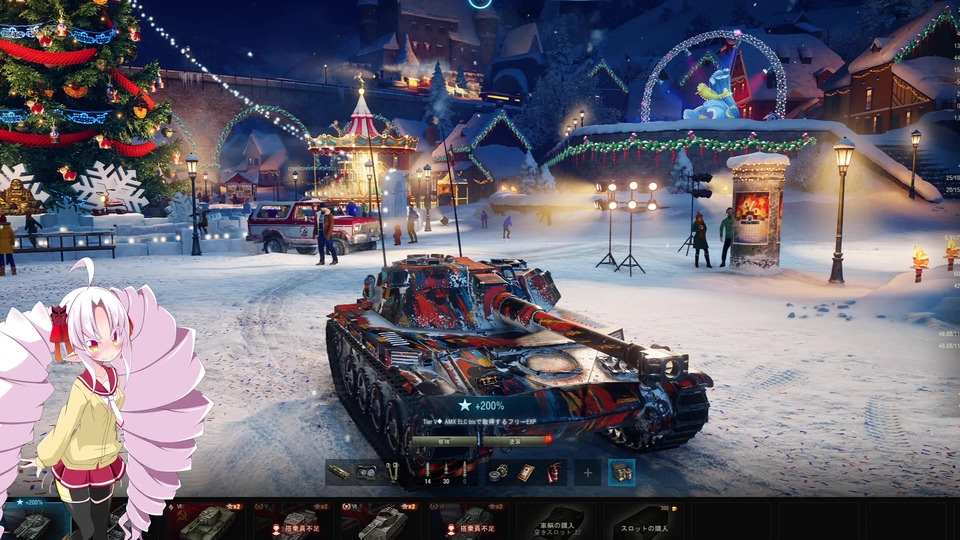Select the wrench equipment slot
The image size is (960, 540).
tap(392, 473)
